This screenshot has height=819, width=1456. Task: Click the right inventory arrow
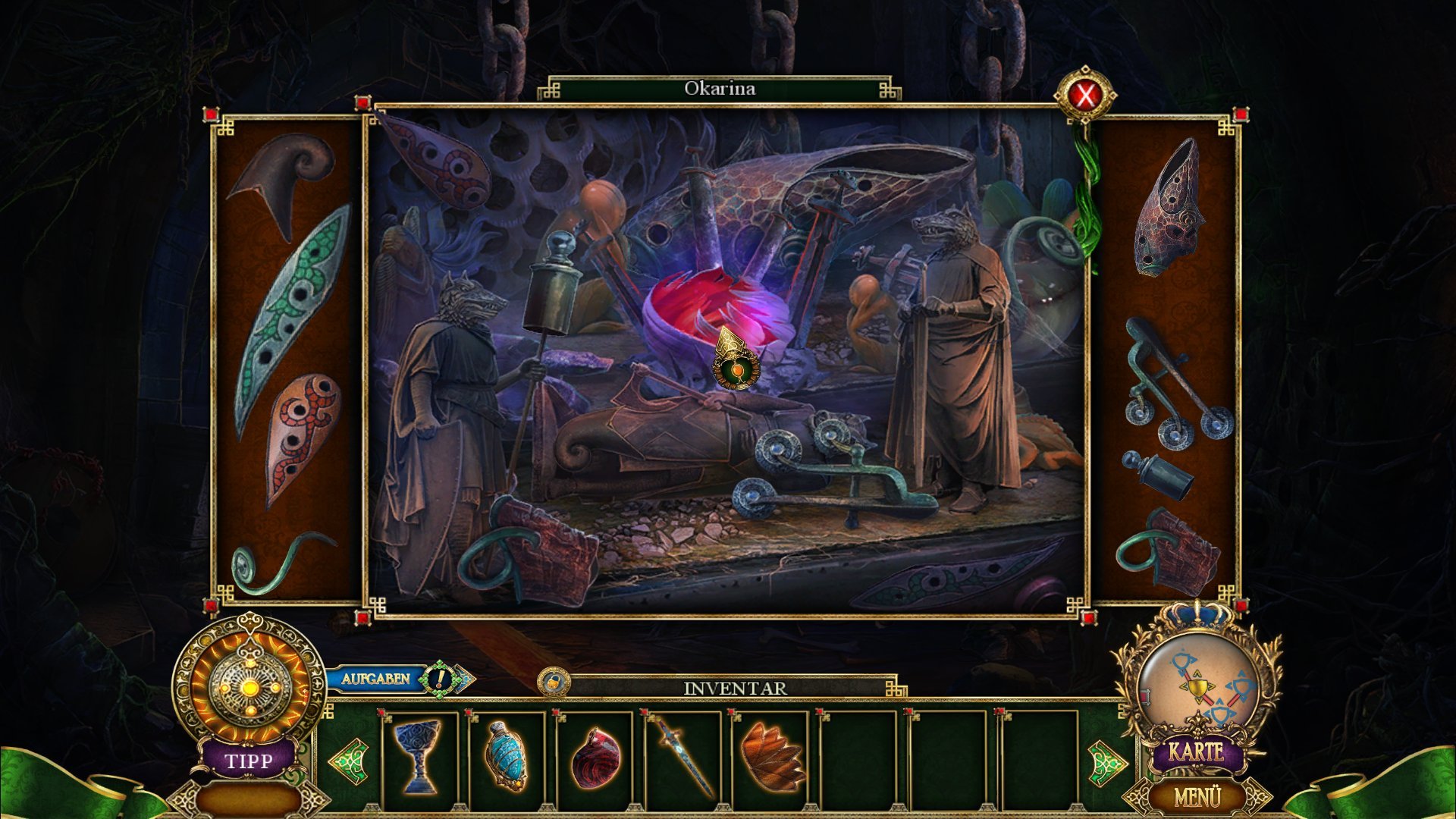1106,760
